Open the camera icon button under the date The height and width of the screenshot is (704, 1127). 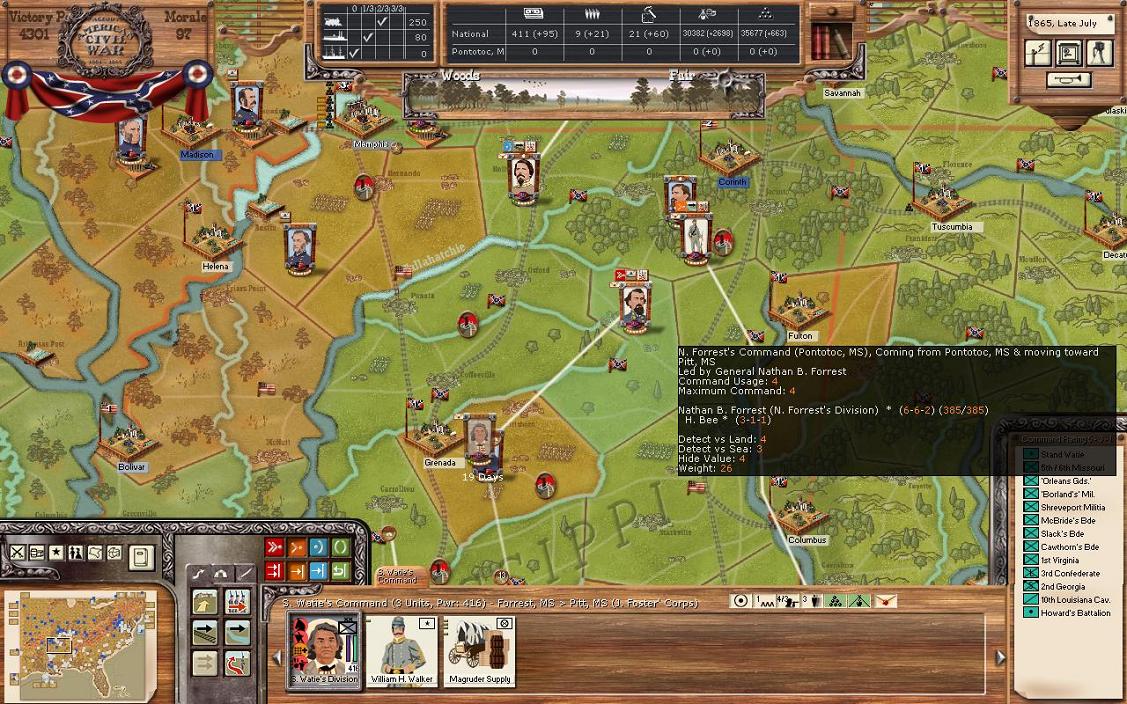[x=1099, y=52]
